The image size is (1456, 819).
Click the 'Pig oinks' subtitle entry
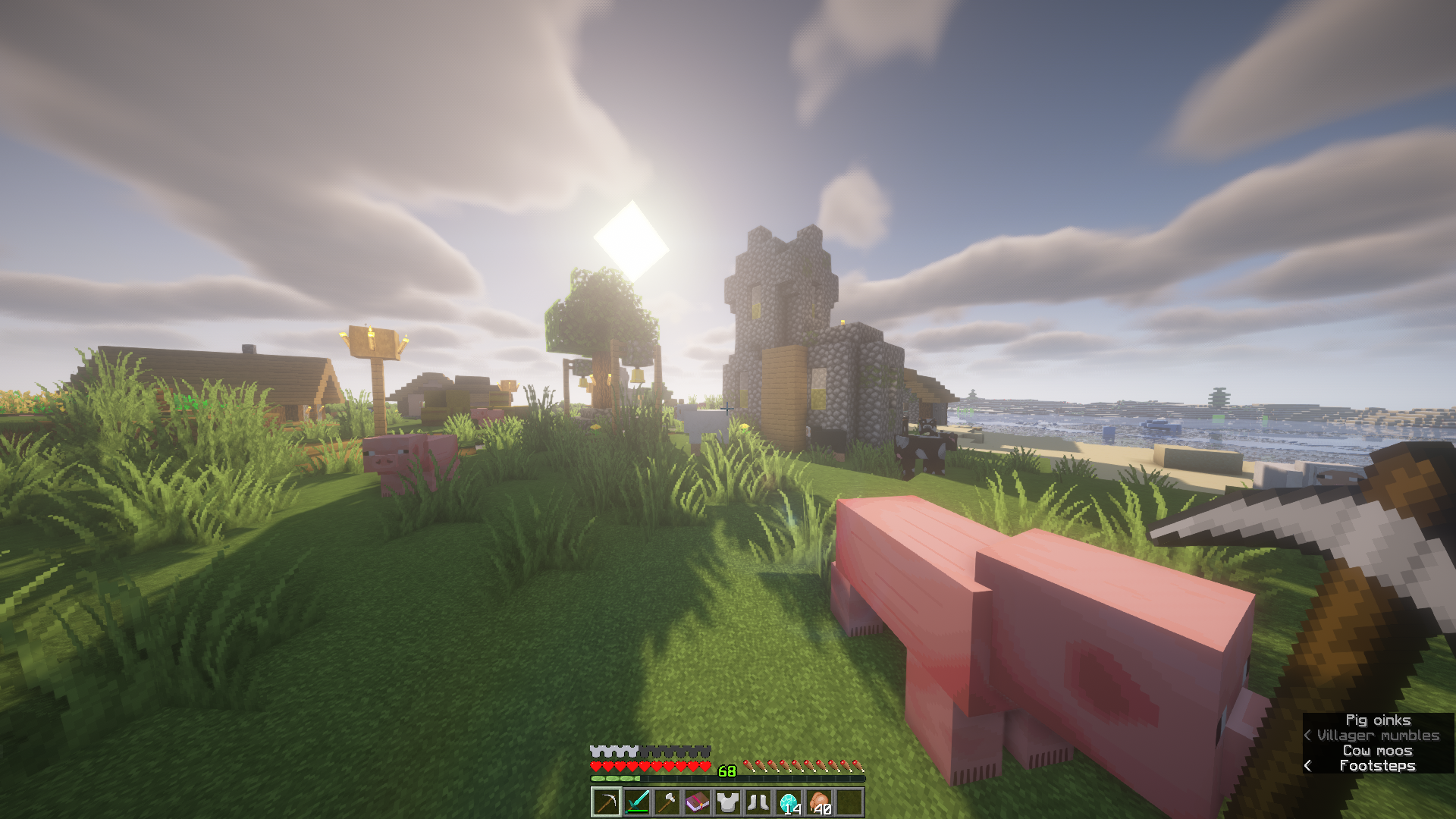[x=1380, y=720]
